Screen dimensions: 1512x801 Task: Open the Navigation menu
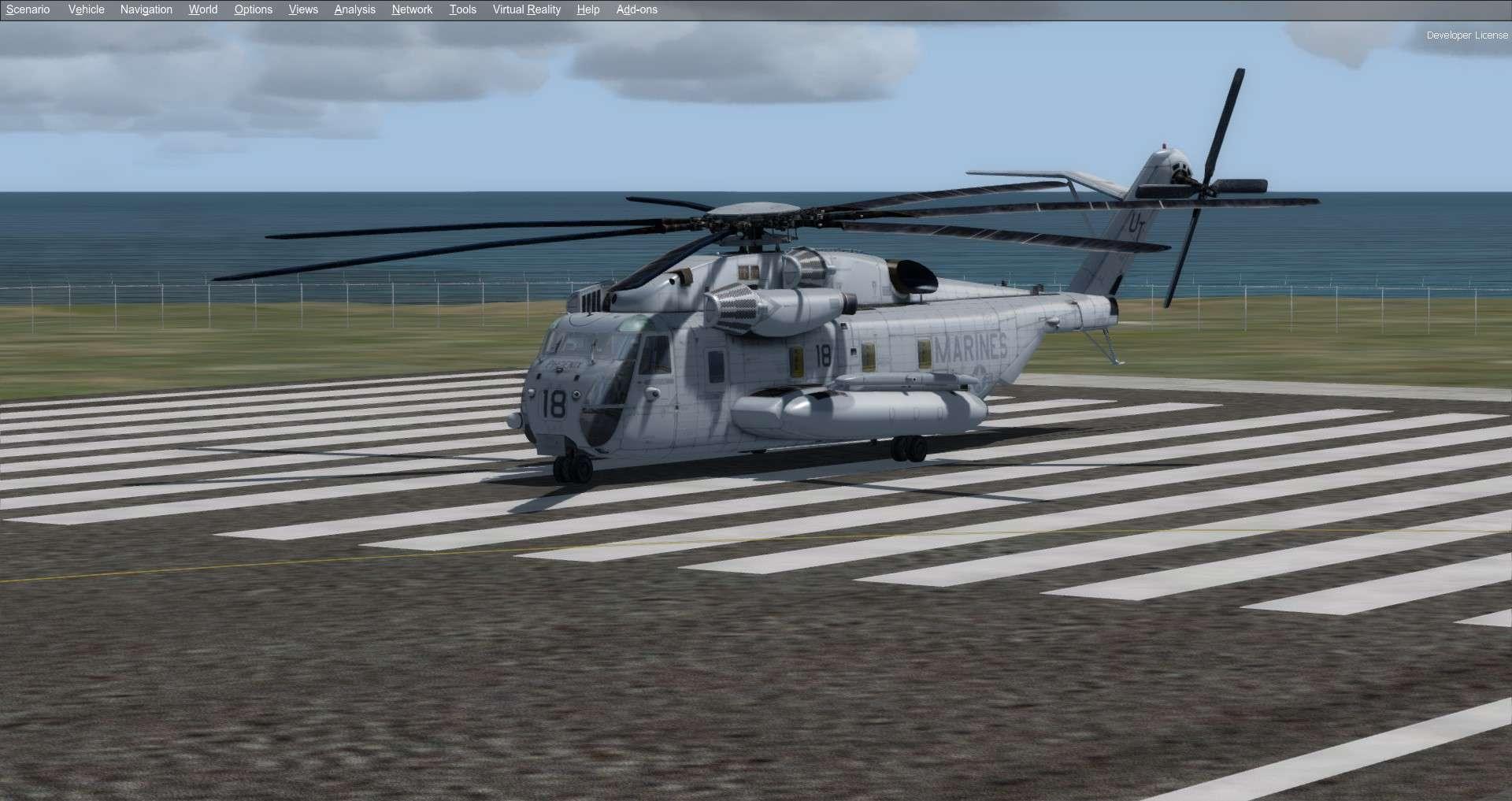pos(146,9)
